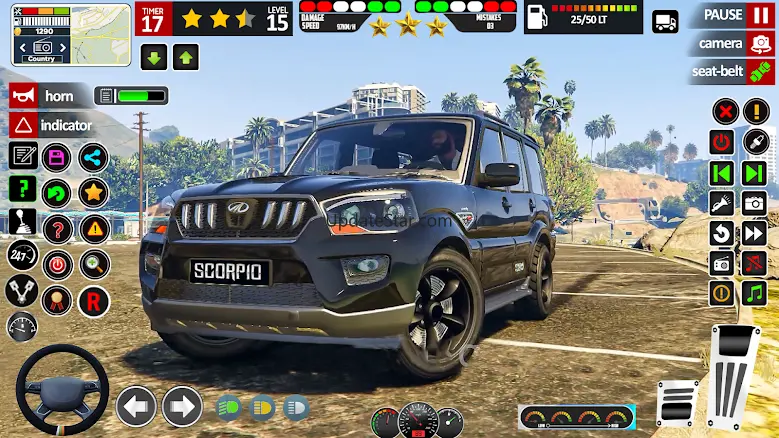This screenshot has width=779, height=438.
Task: Open the green question mark help icon
Action: point(23,189)
